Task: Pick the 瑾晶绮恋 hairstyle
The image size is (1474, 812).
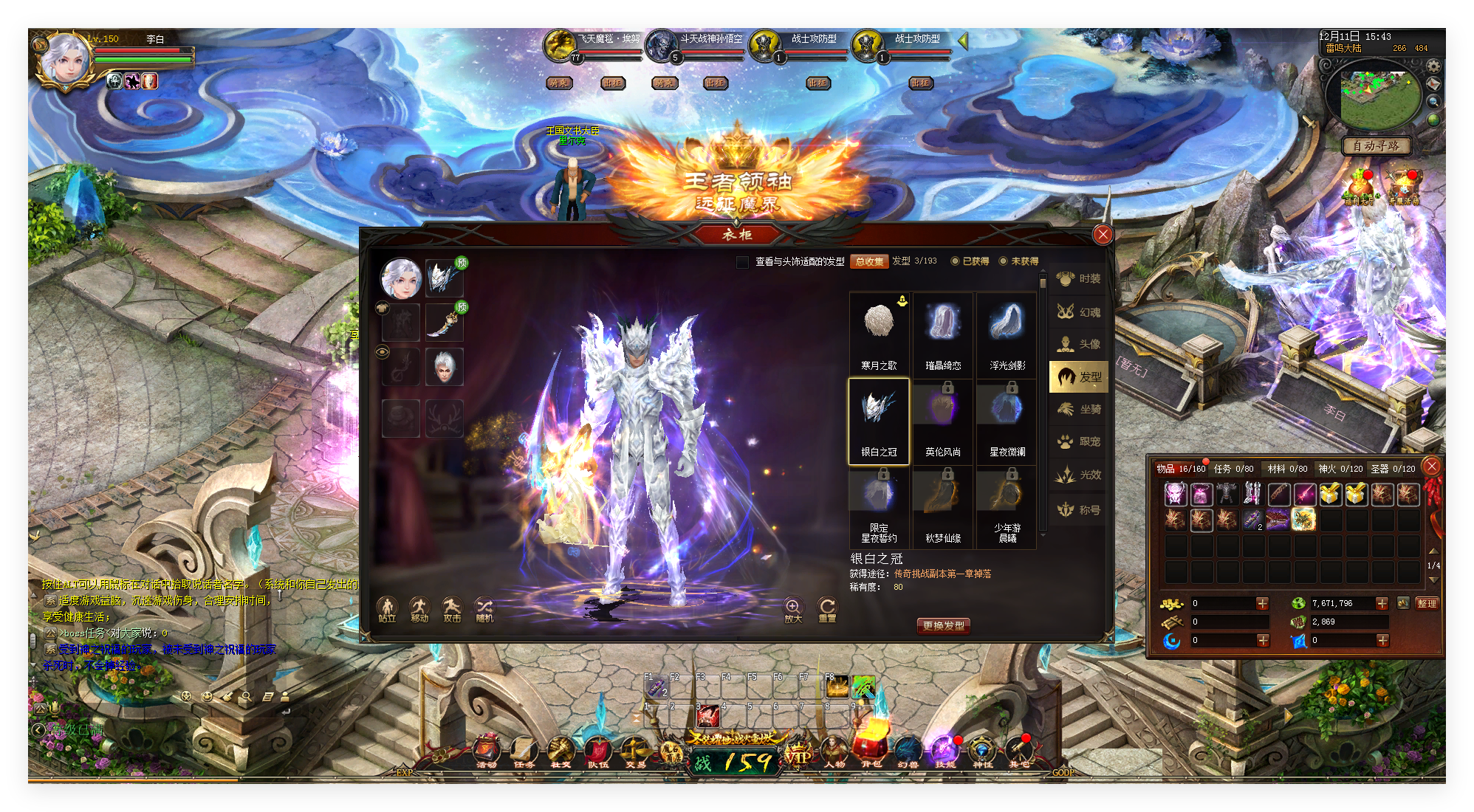Action: (x=943, y=332)
